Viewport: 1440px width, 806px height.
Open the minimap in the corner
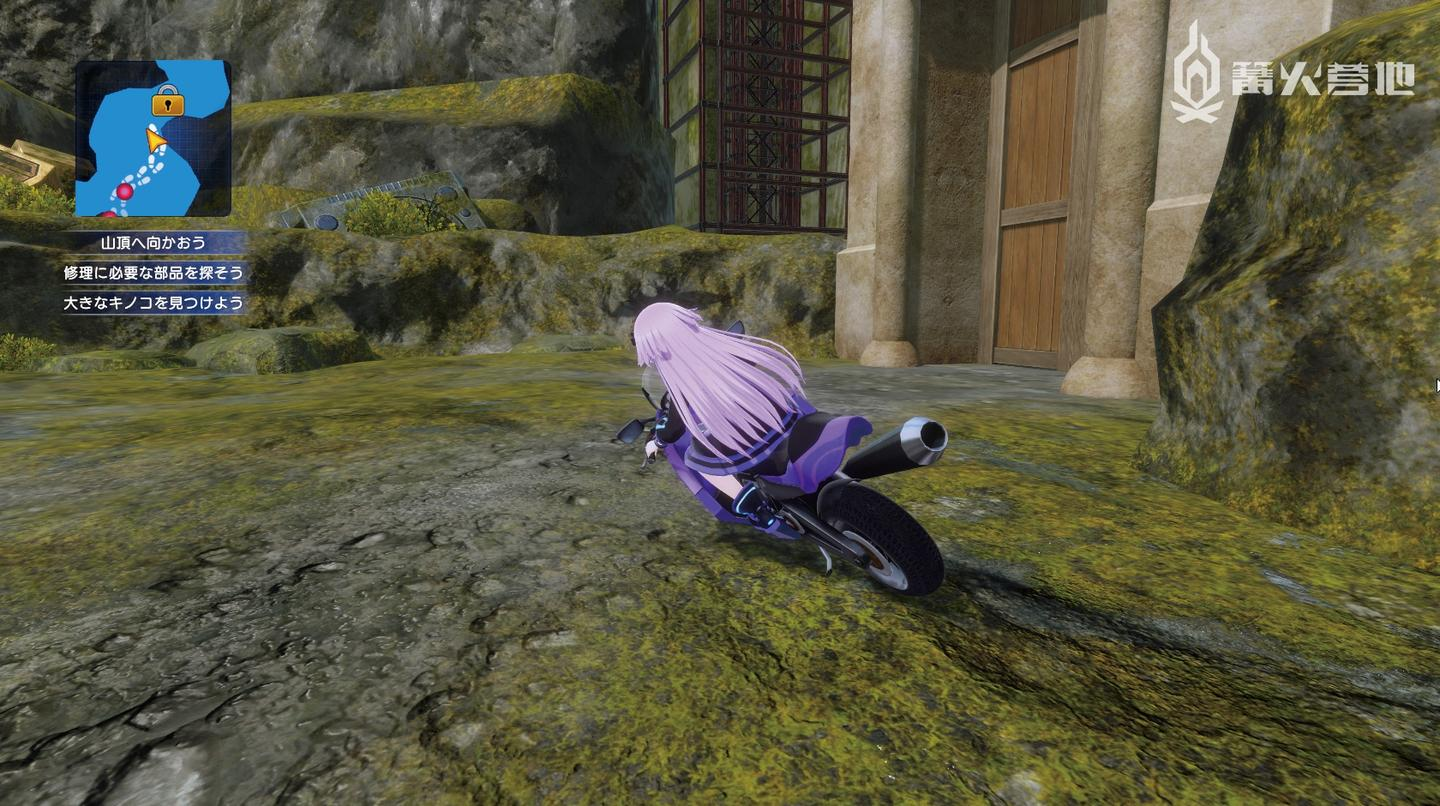153,138
